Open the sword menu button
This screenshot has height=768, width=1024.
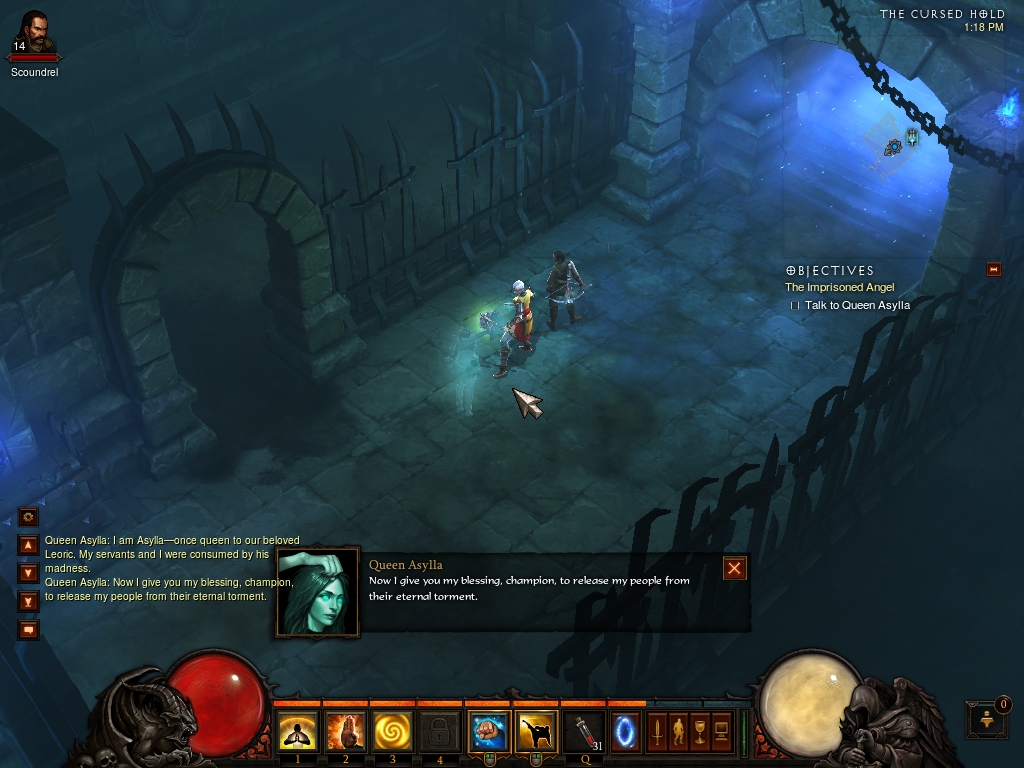(x=657, y=731)
